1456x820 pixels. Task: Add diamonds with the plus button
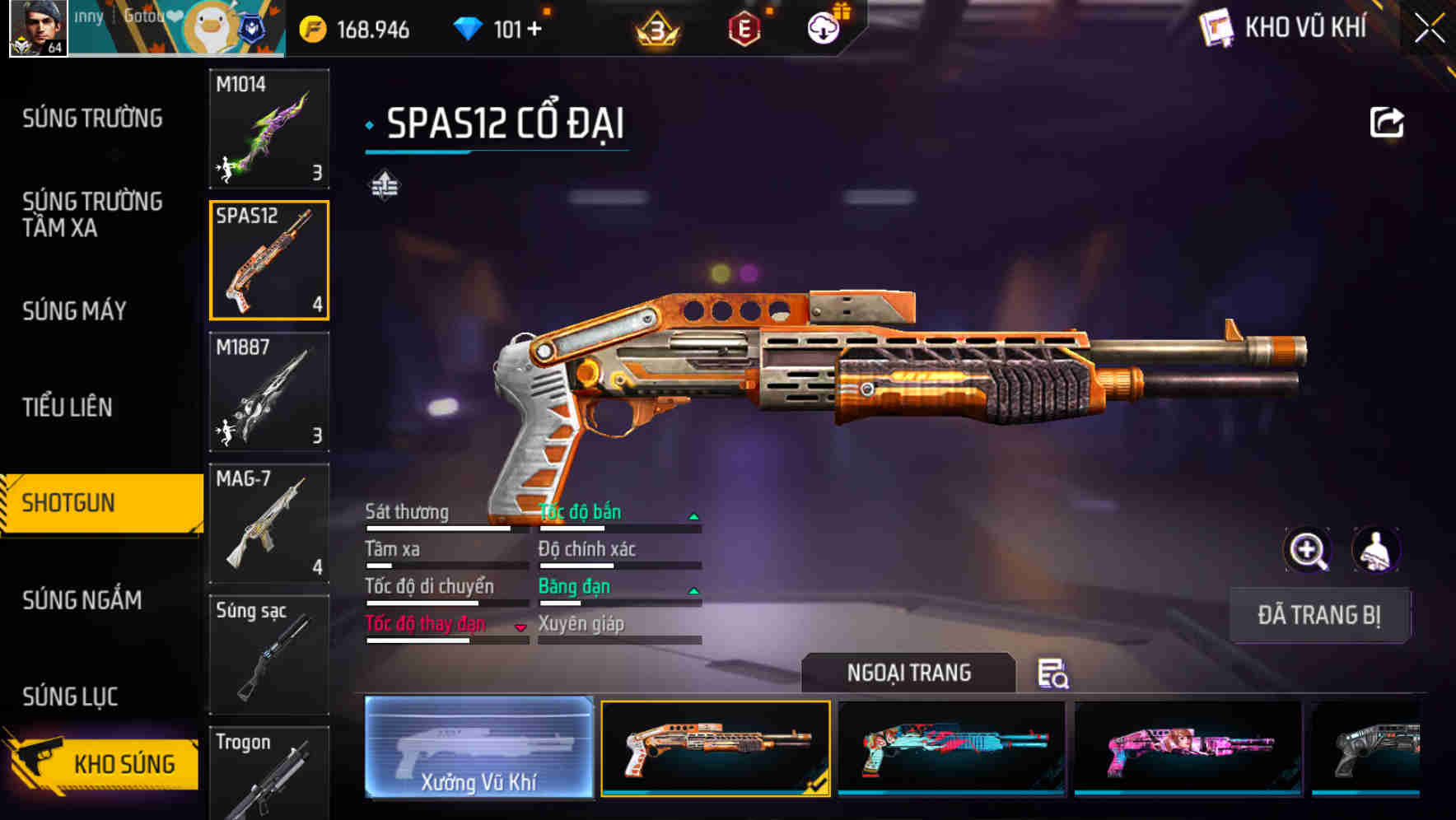tap(534, 30)
